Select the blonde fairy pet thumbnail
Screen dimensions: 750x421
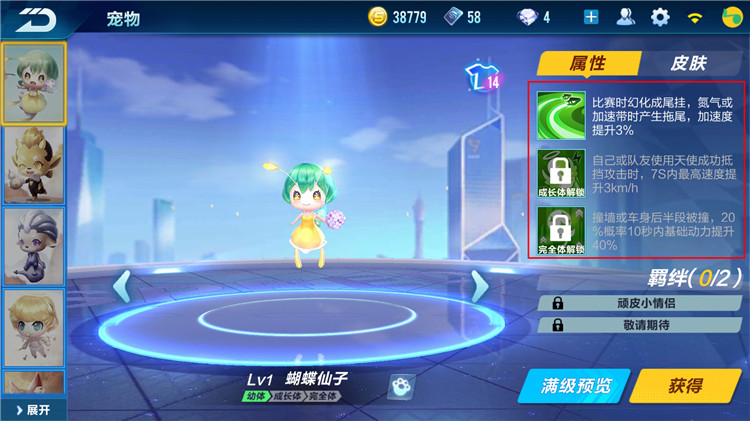[34, 325]
